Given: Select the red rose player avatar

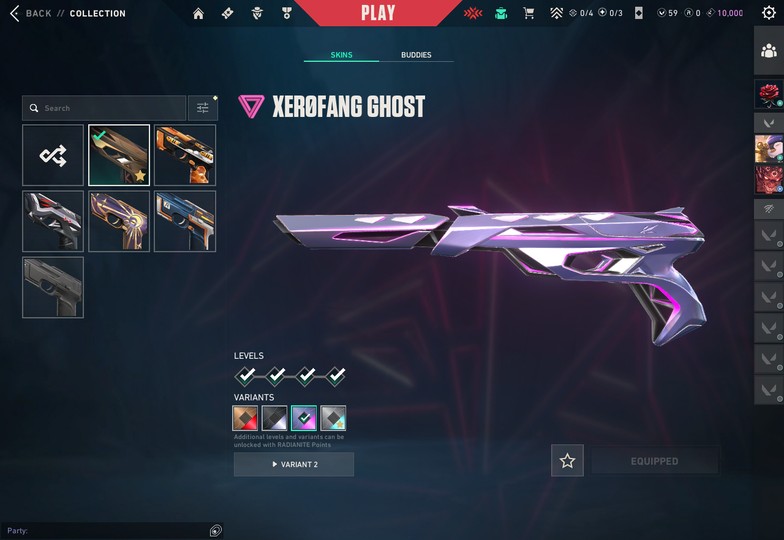Looking at the screenshot, I should (768, 95).
